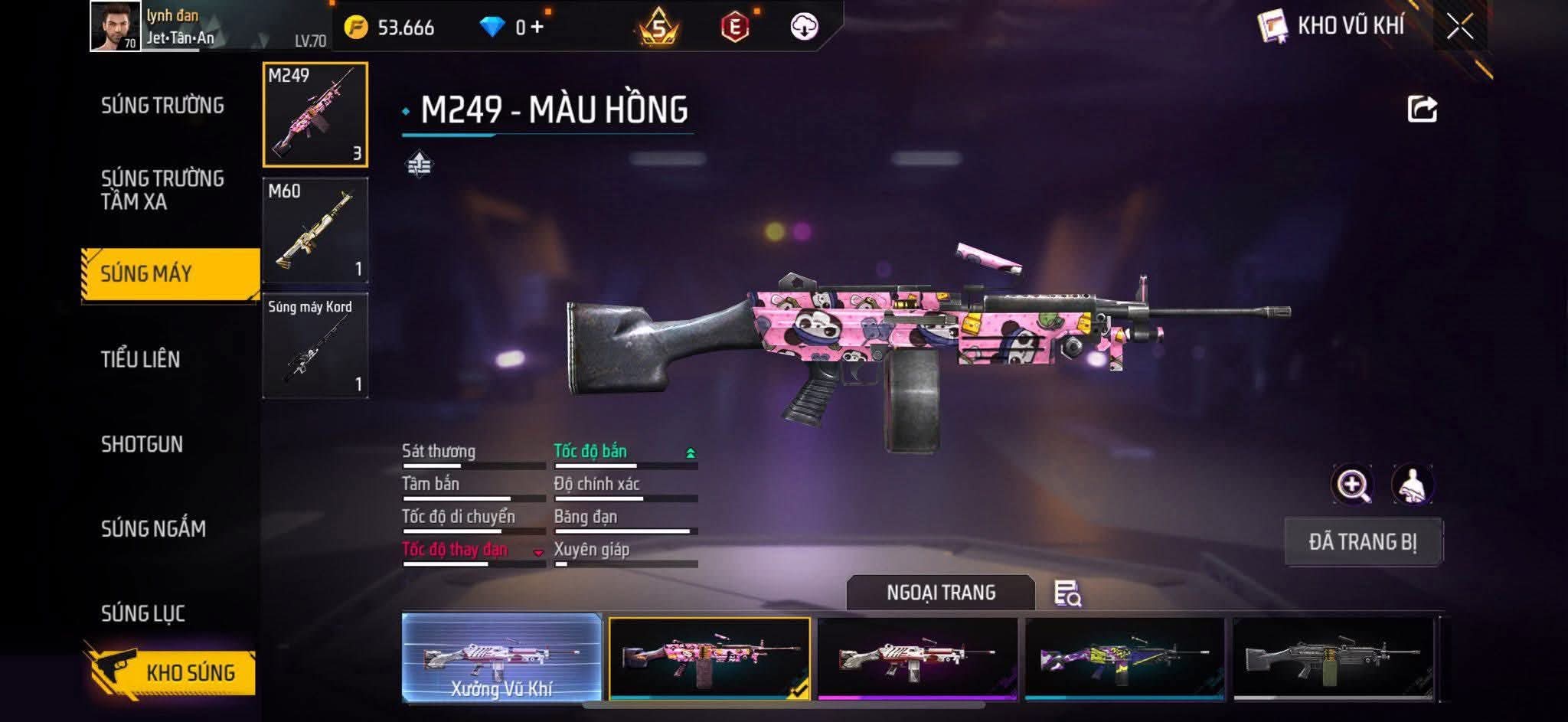Open the Tiểu Liên weapon category
Screen dimensions: 1568x722
pos(141,359)
